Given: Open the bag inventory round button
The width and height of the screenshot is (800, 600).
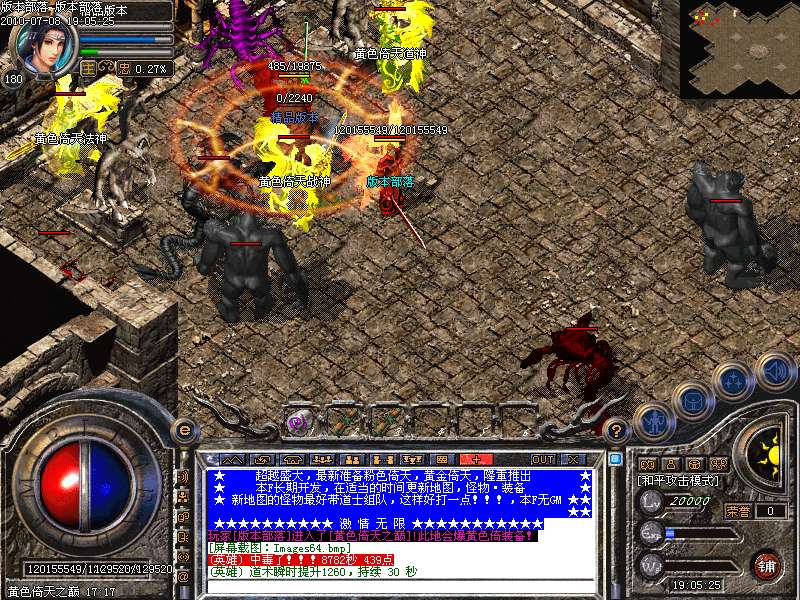Looking at the screenshot, I should pos(691,400).
